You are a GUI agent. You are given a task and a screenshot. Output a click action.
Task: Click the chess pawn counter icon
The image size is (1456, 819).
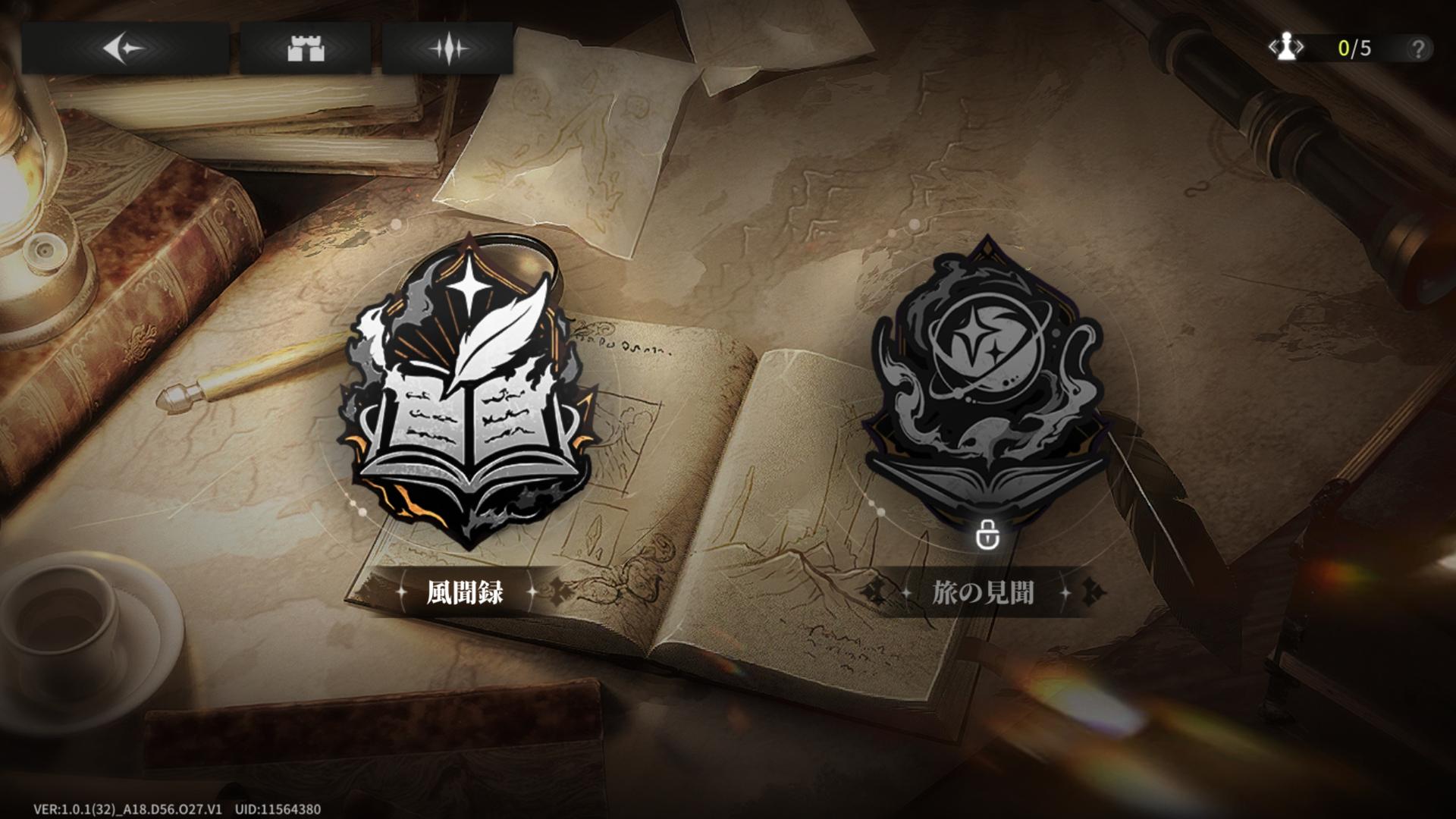(1287, 49)
